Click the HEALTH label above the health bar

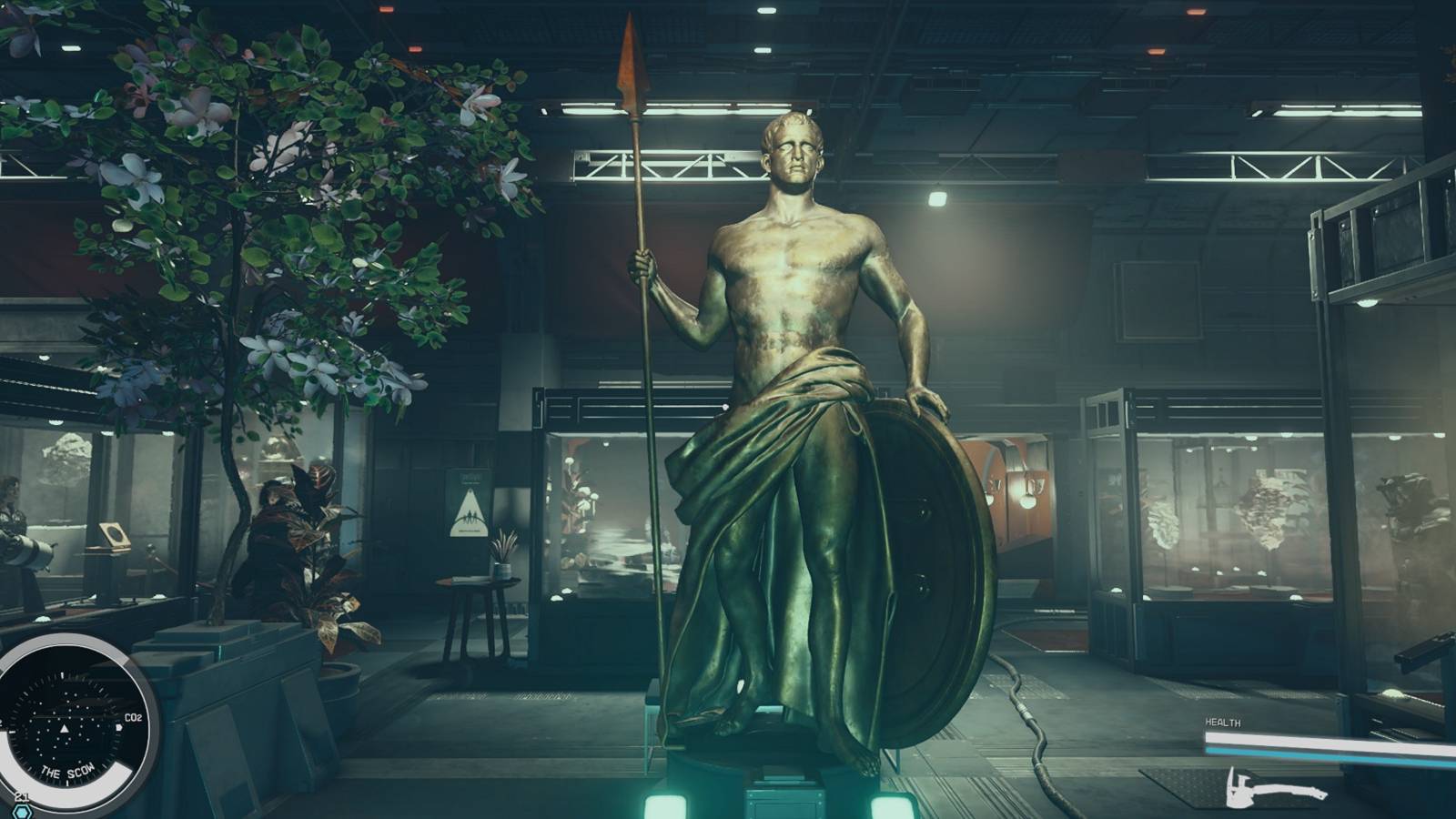pyautogui.click(x=1223, y=722)
